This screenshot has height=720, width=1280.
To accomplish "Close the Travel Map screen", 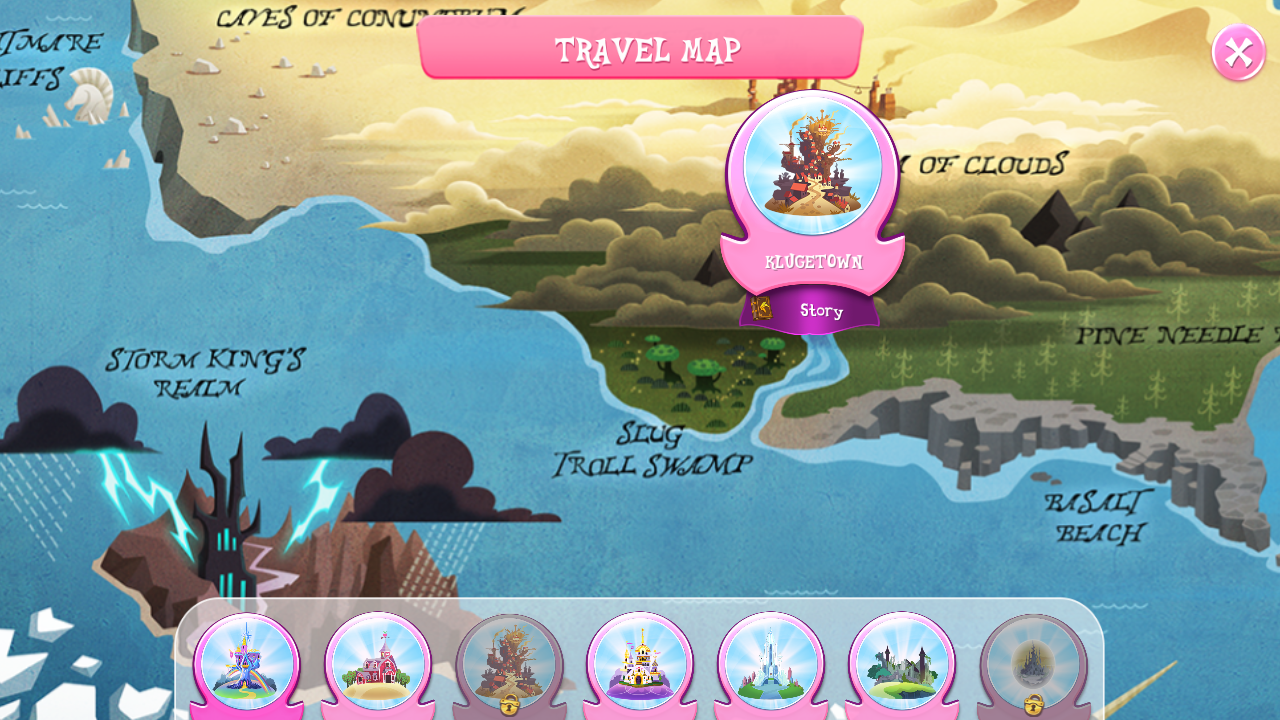I will pyautogui.click(x=1237, y=52).
